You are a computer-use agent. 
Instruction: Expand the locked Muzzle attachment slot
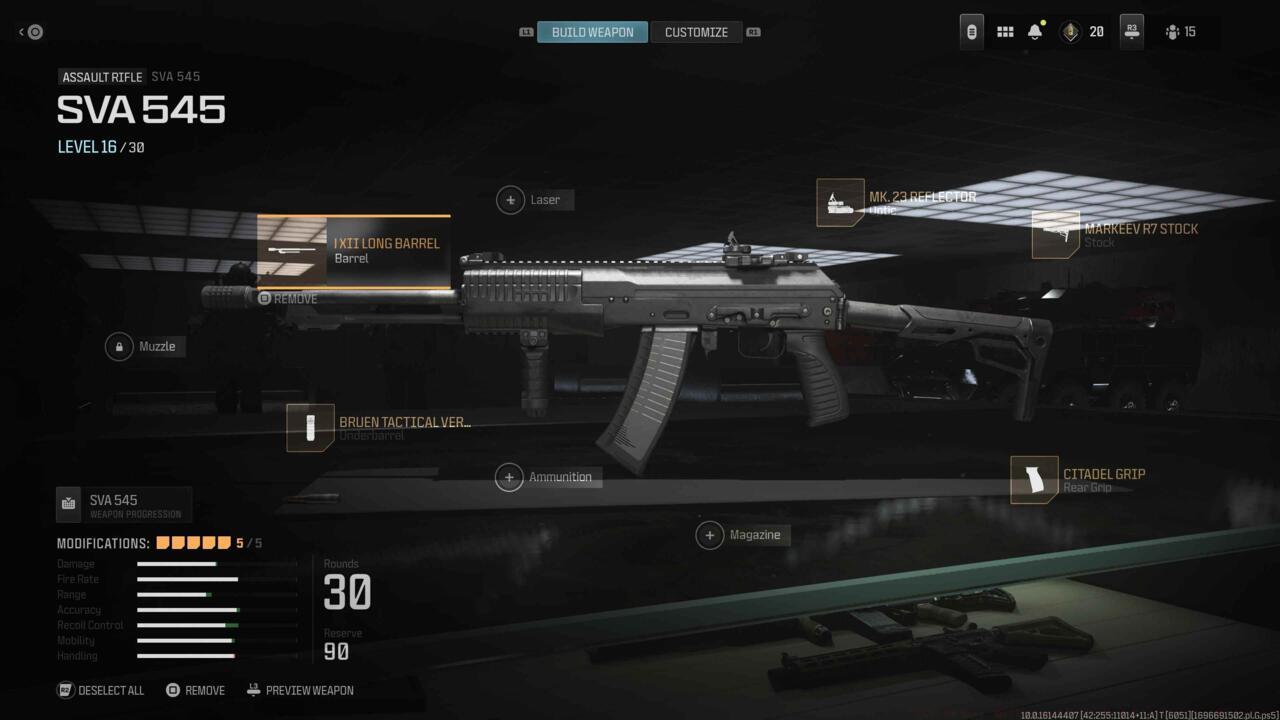tap(145, 346)
